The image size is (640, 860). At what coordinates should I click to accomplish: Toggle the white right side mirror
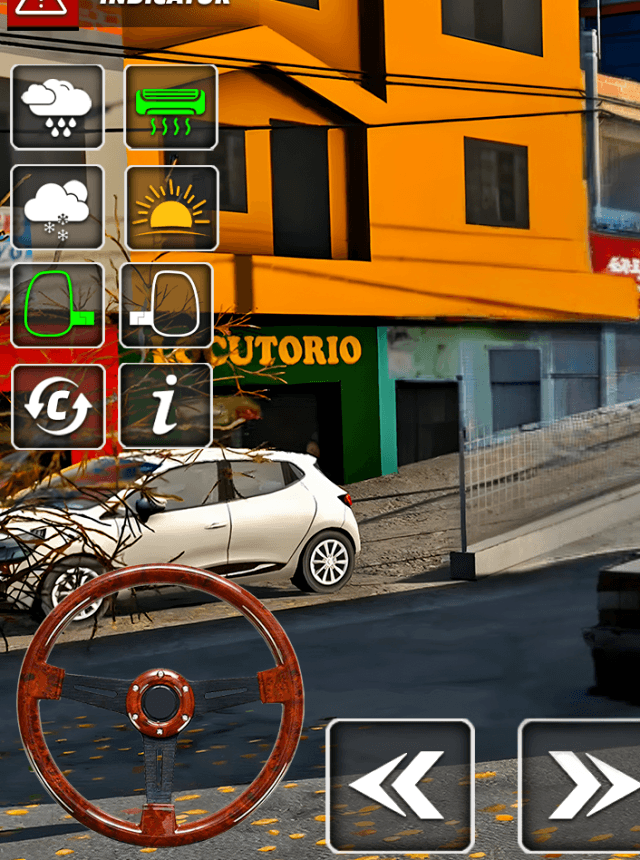[x=167, y=306]
